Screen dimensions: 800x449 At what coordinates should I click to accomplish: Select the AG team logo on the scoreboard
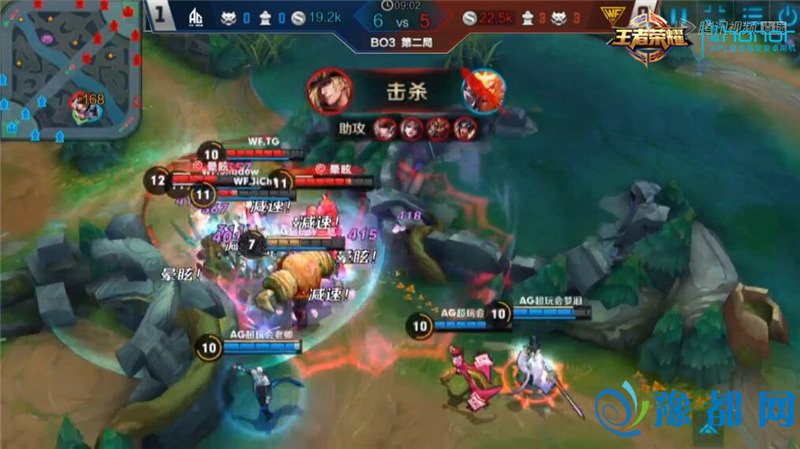point(194,16)
